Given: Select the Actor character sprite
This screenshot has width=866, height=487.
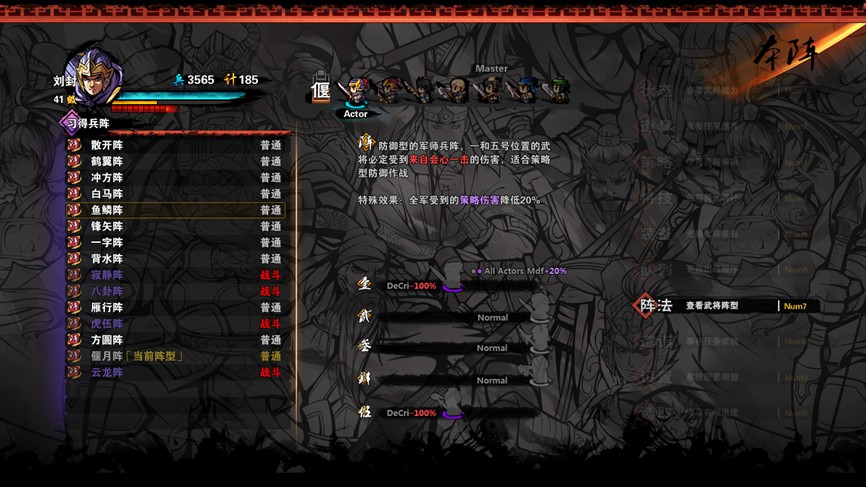Looking at the screenshot, I should (355, 91).
